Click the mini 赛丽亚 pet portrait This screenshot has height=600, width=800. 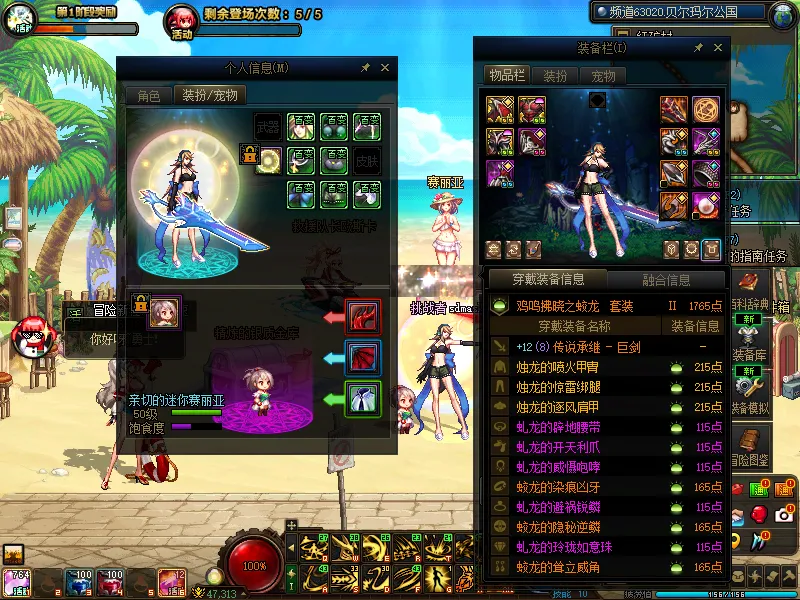pos(163,312)
